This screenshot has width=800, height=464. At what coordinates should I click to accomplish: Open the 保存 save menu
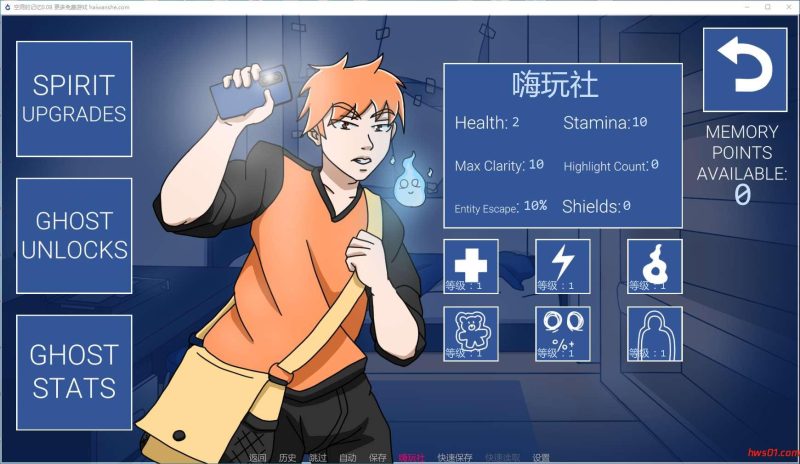click(377, 458)
